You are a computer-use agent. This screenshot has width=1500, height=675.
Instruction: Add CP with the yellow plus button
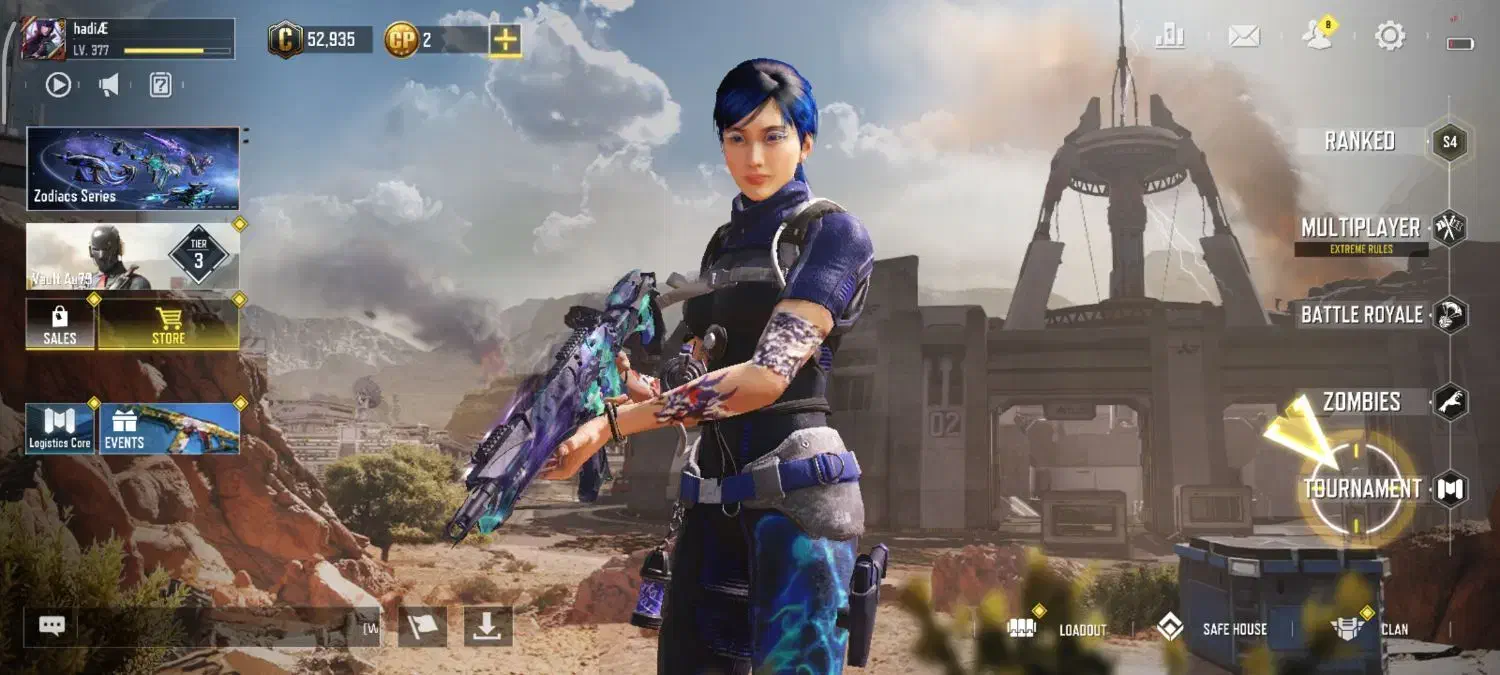tap(505, 40)
